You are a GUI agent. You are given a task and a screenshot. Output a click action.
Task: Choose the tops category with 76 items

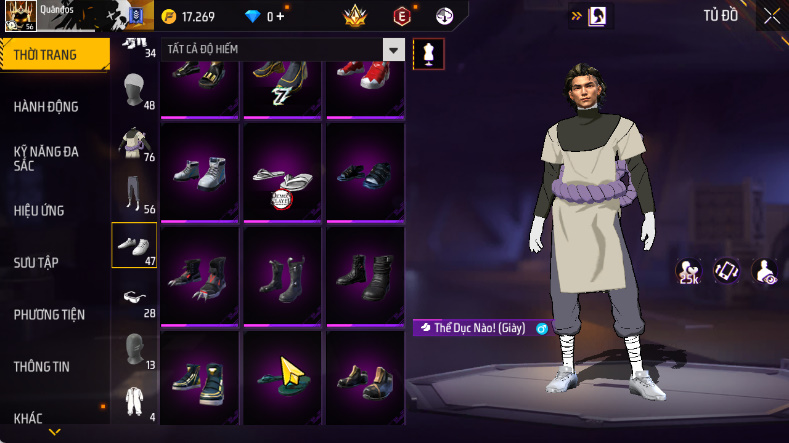(x=133, y=144)
